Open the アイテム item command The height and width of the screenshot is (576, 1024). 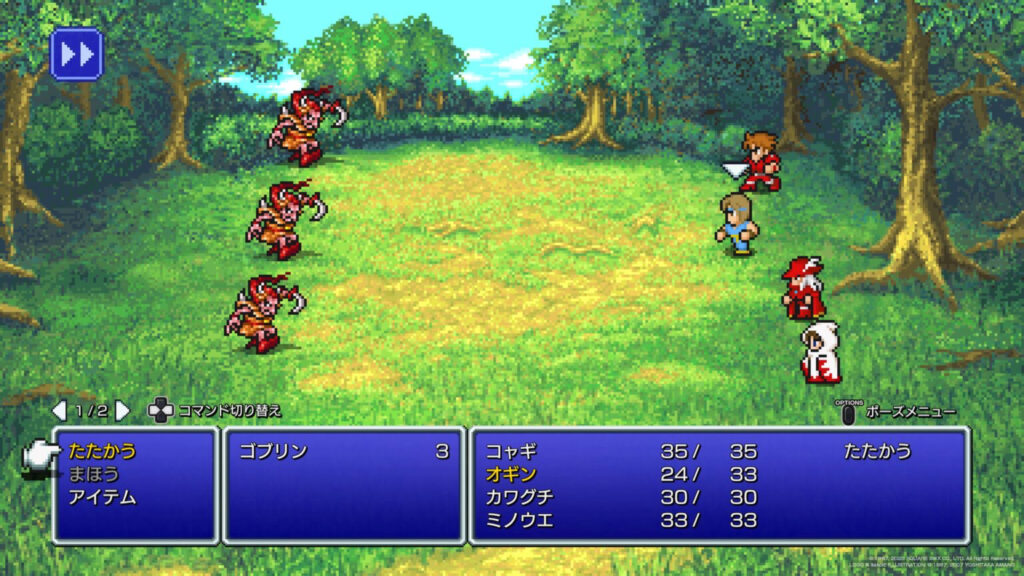[103, 497]
